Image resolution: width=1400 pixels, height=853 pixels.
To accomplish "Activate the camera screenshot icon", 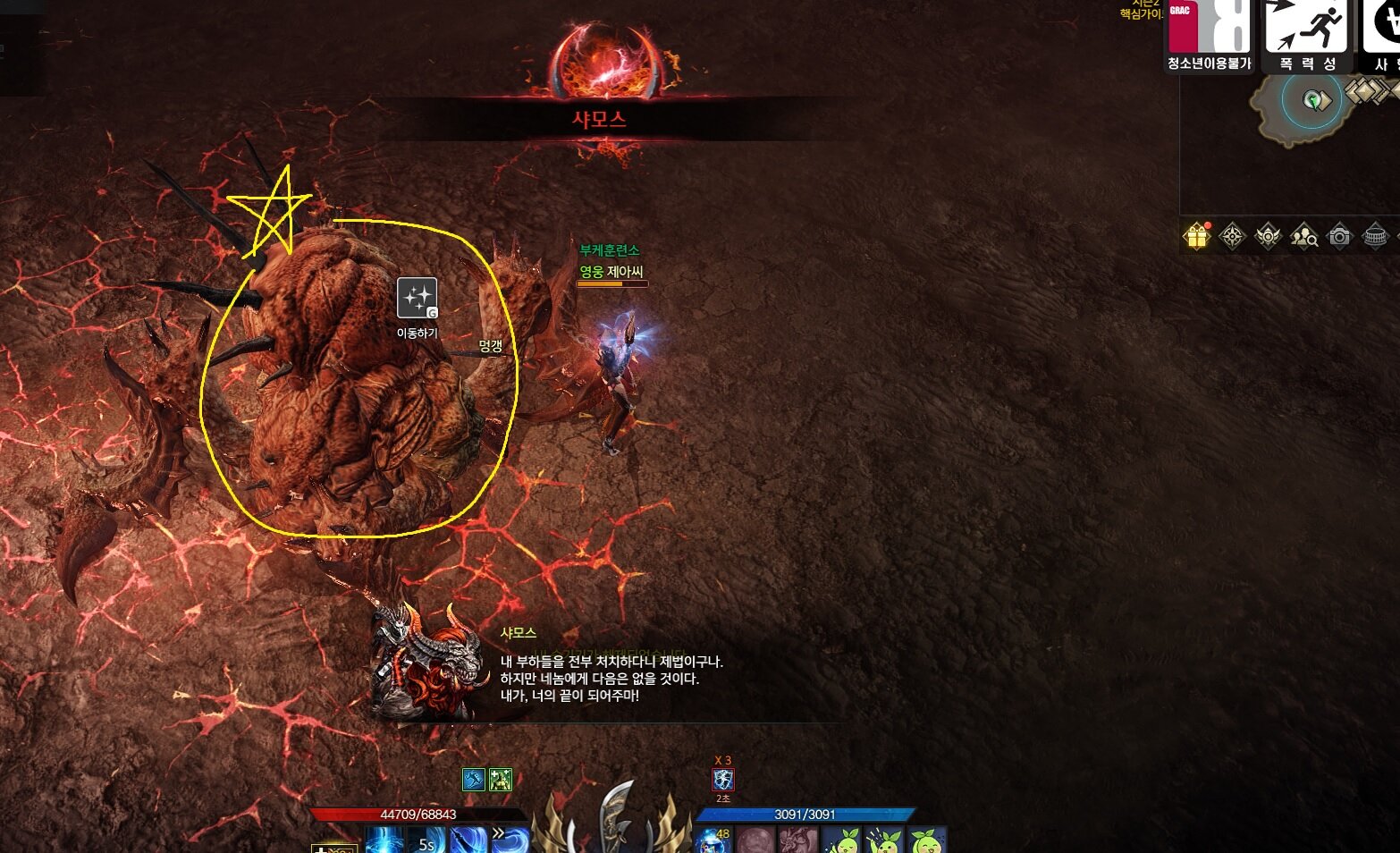I will (x=1339, y=236).
